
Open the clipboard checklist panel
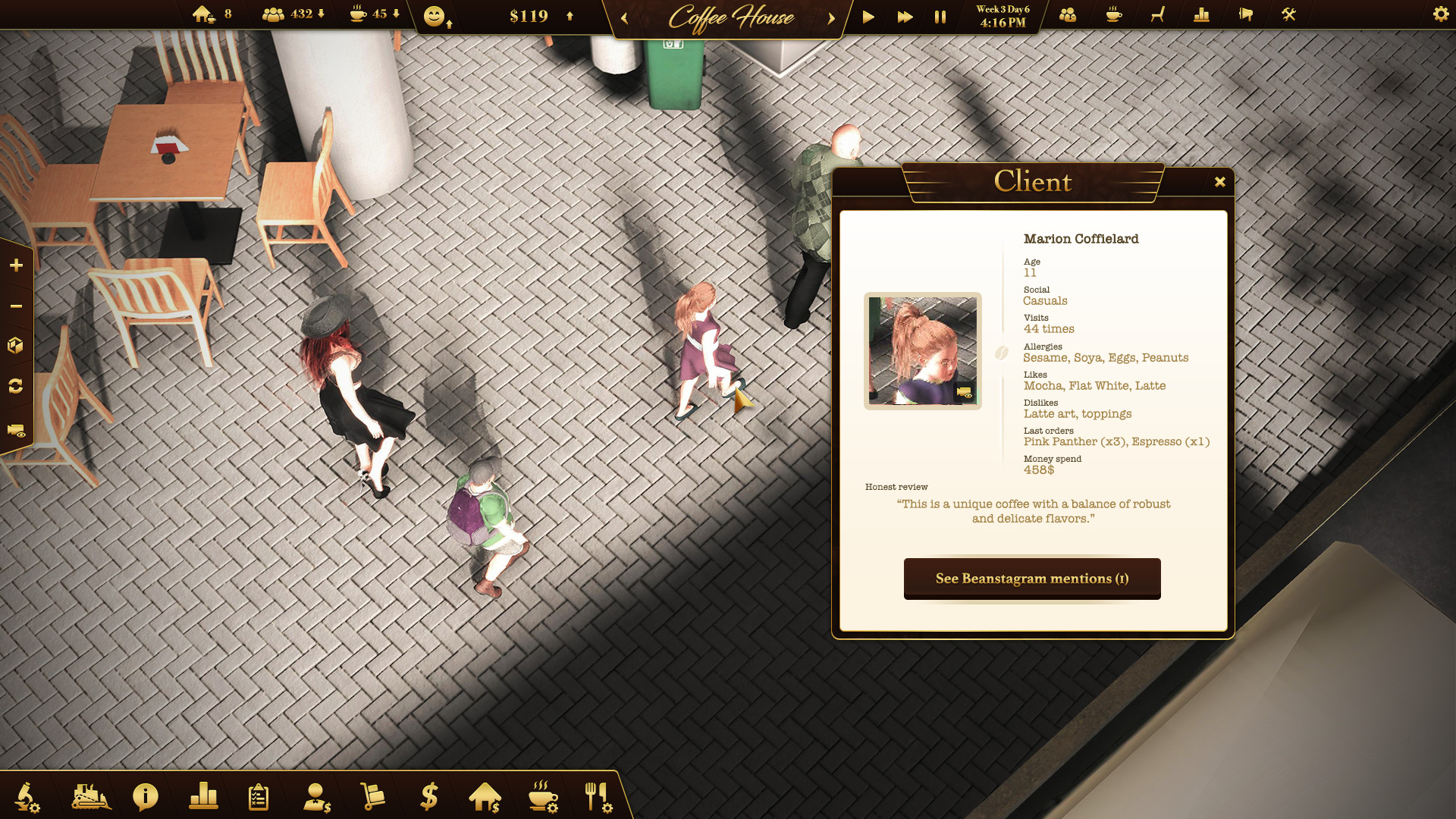click(x=259, y=796)
